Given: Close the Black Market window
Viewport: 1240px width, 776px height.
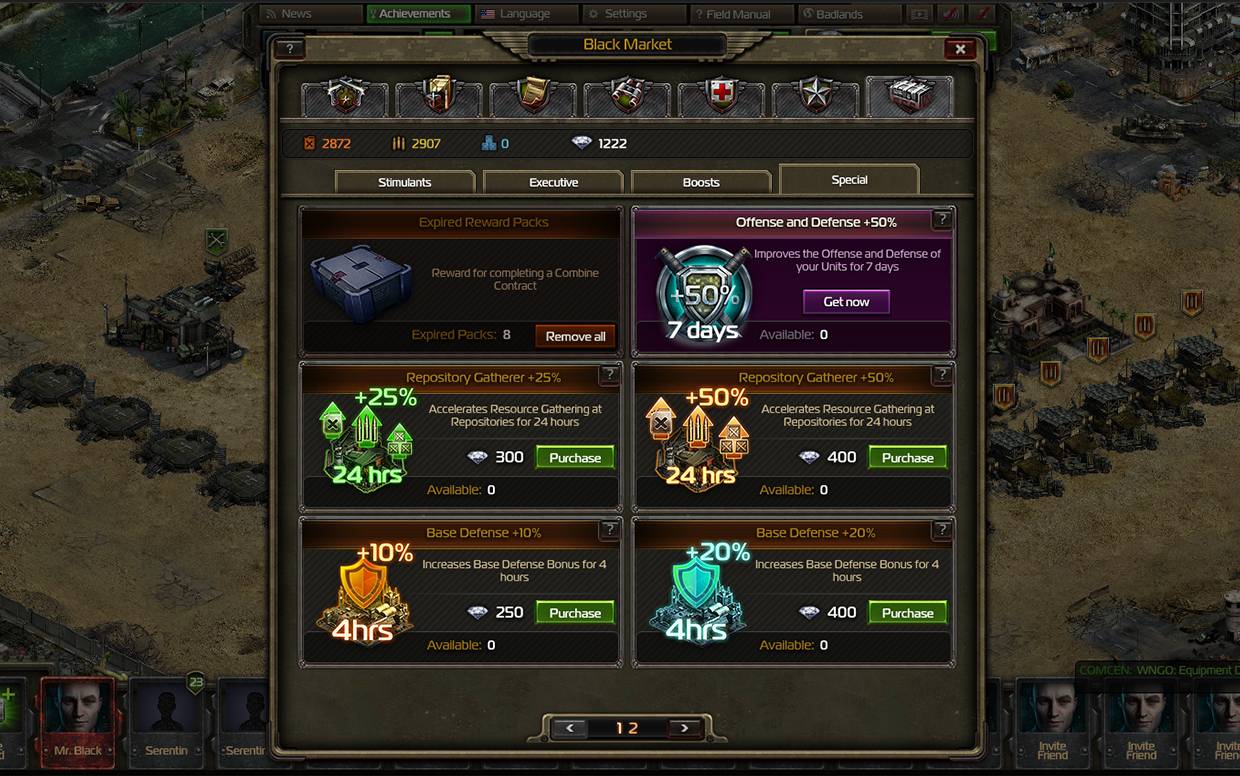Looking at the screenshot, I should coord(959,49).
